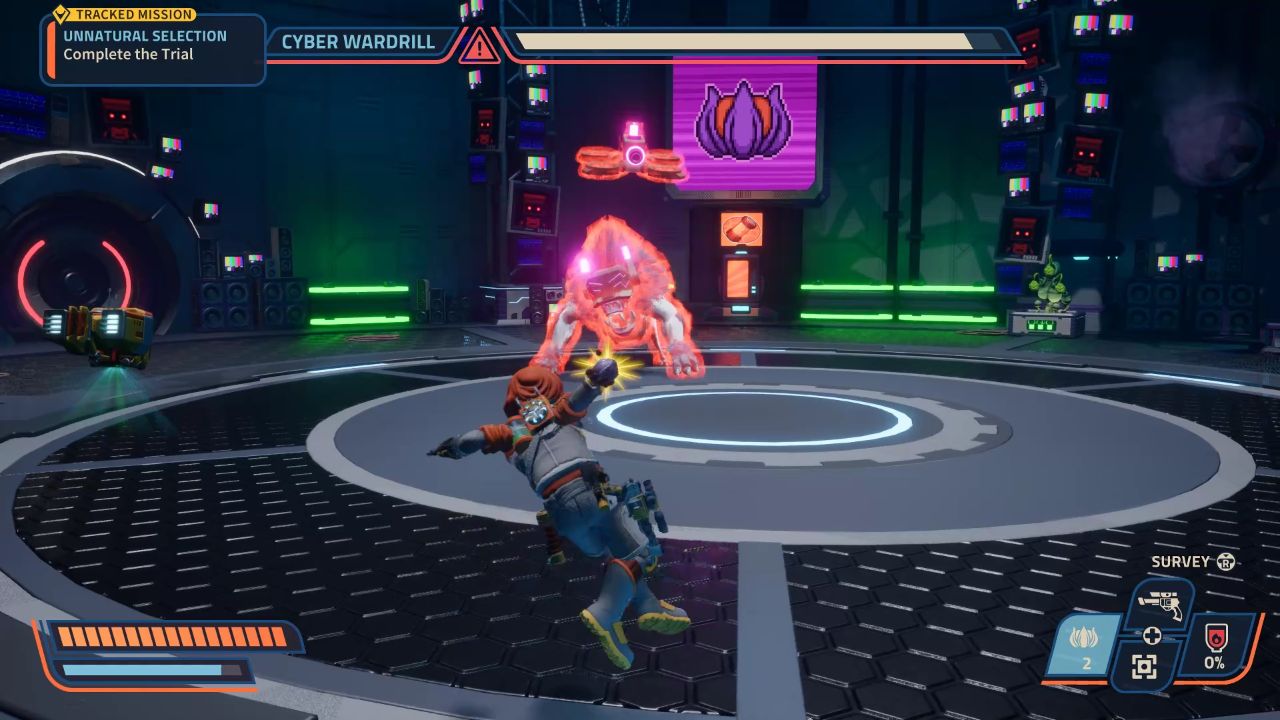Click the Cyber Wardrill boss warning triangle

pyautogui.click(x=479, y=45)
